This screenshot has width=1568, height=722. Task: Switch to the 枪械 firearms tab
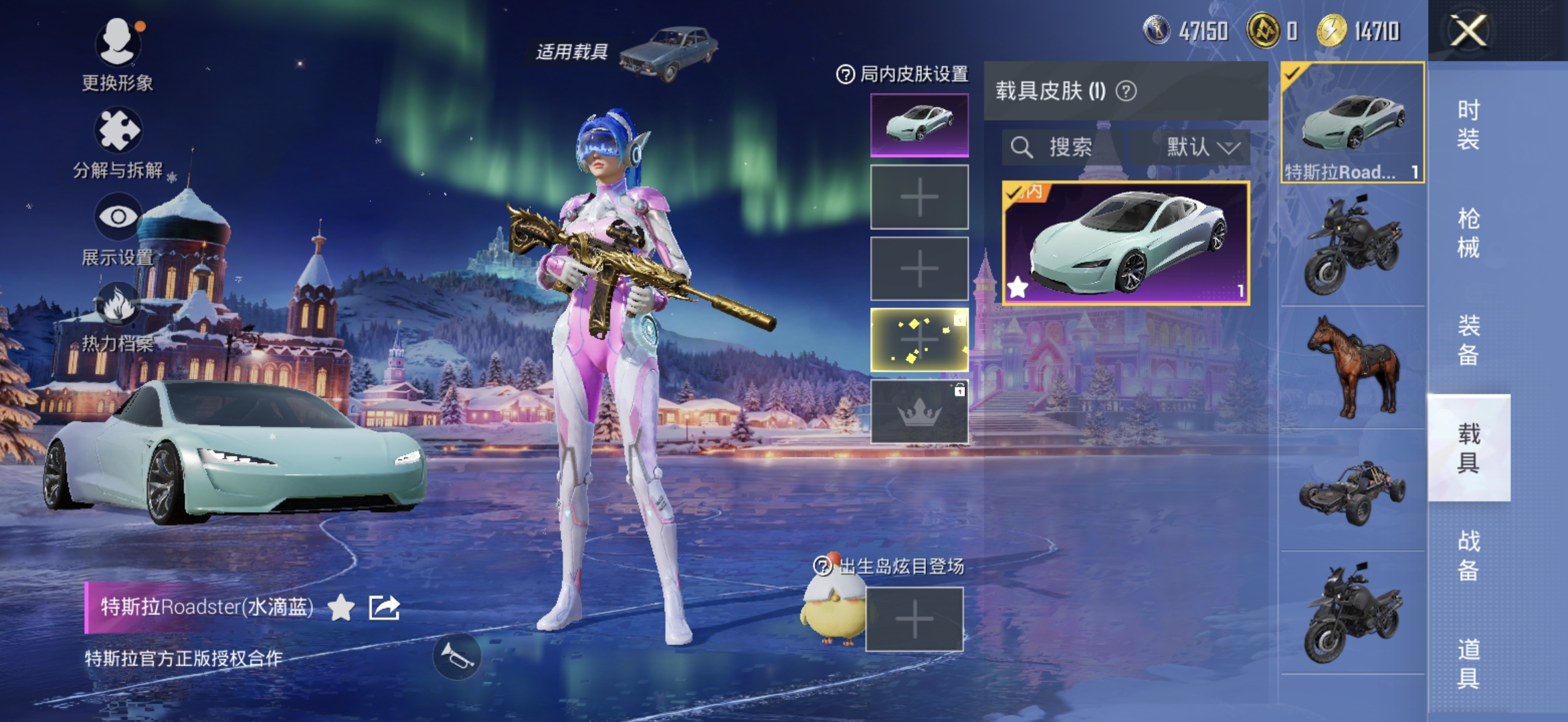(x=1468, y=233)
